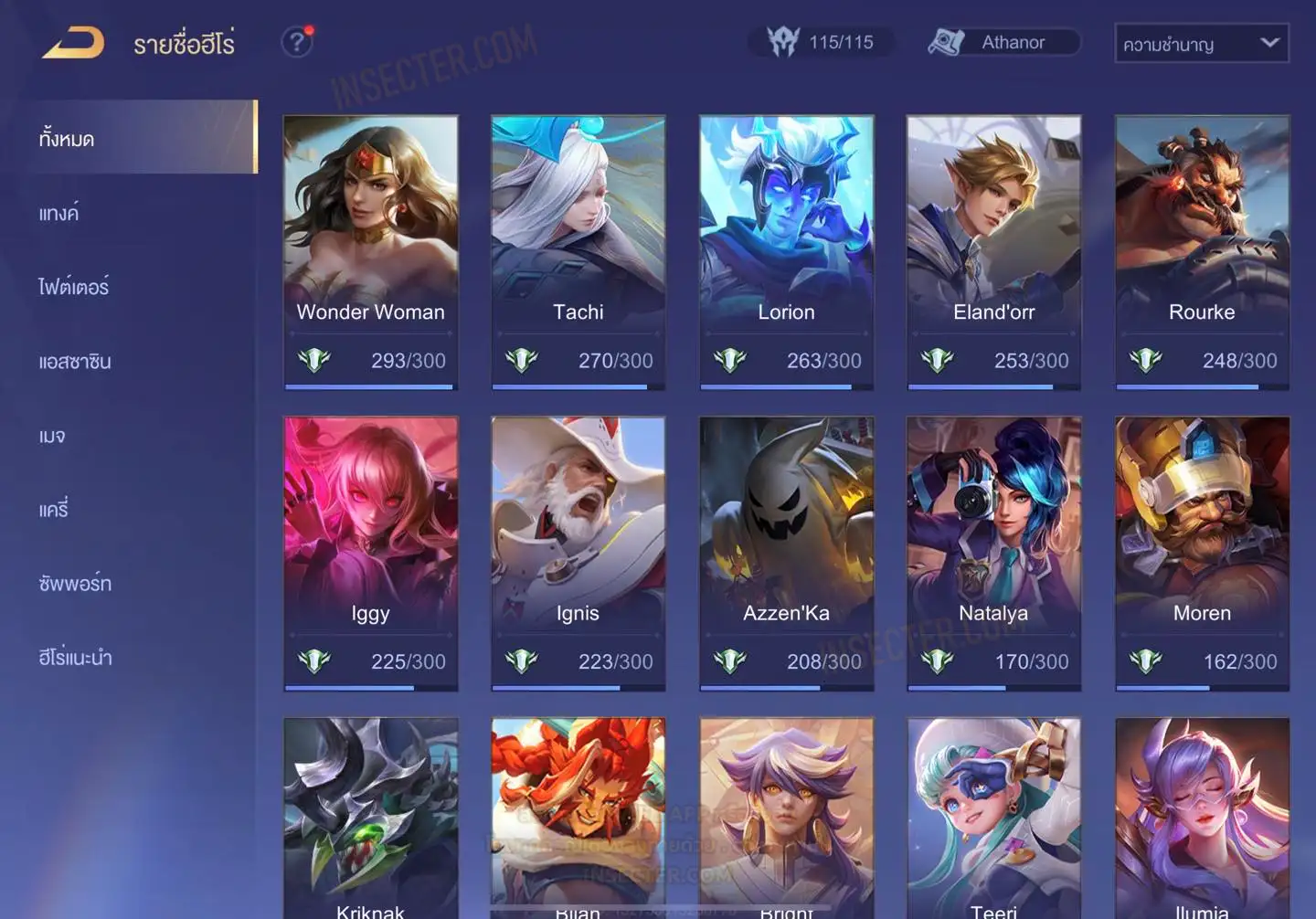Switch to the ทั้งหมด tab
Image resolution: width=1316 pixels, height=919 pixels.
pyautogui.click(x=137, y=138)
